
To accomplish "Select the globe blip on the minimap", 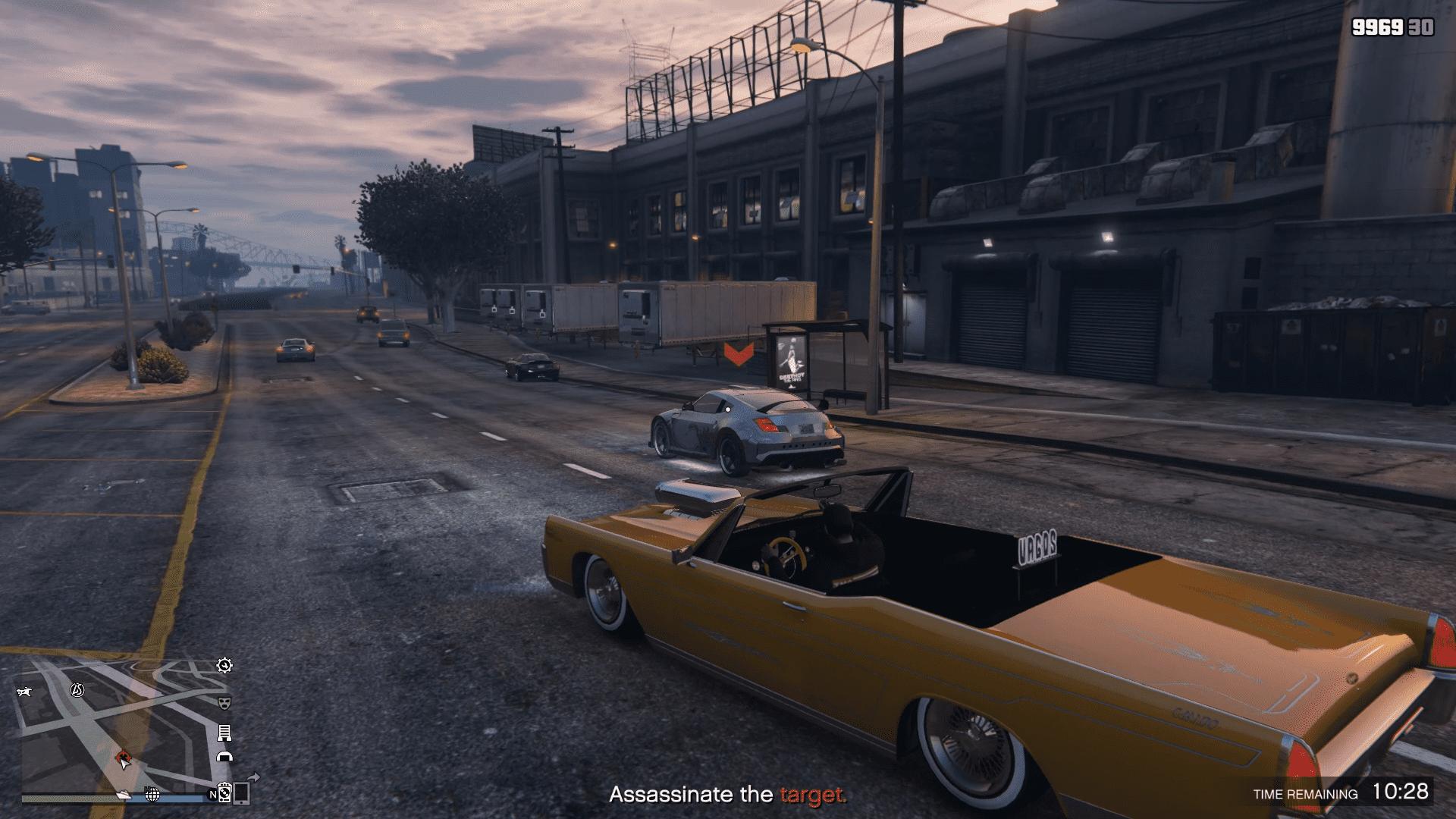I will click(x=152, y=794).
